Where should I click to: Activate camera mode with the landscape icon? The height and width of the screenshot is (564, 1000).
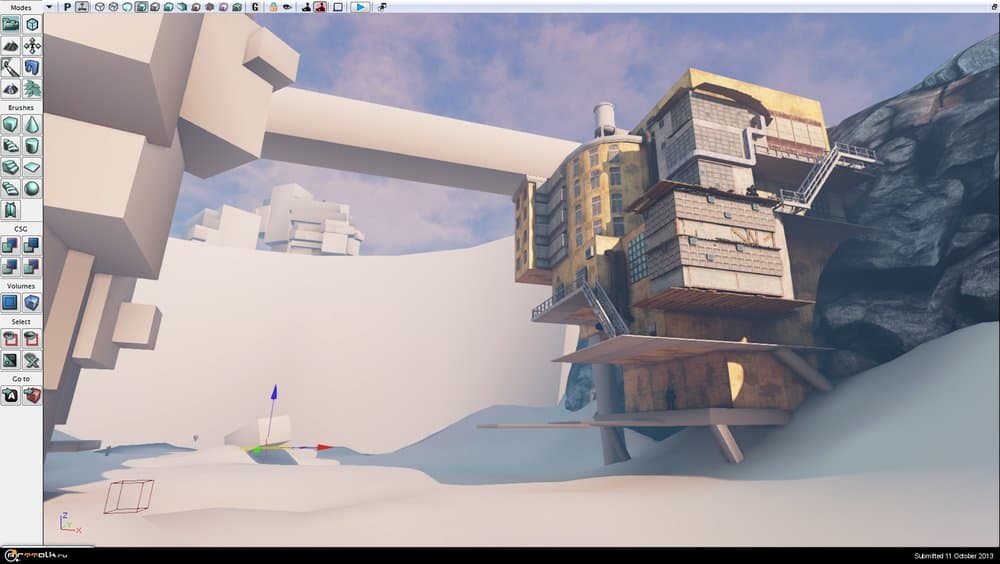coord(11,24)
